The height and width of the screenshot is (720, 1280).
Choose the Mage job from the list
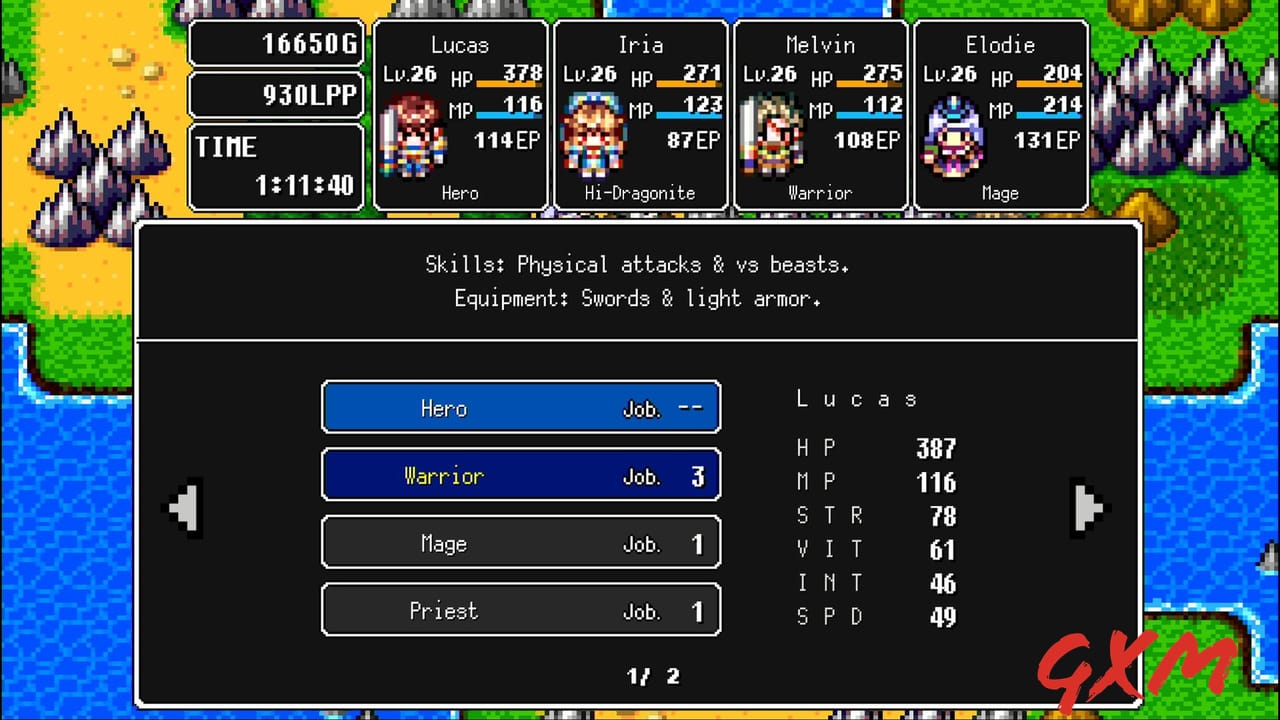tap(520, 543)
